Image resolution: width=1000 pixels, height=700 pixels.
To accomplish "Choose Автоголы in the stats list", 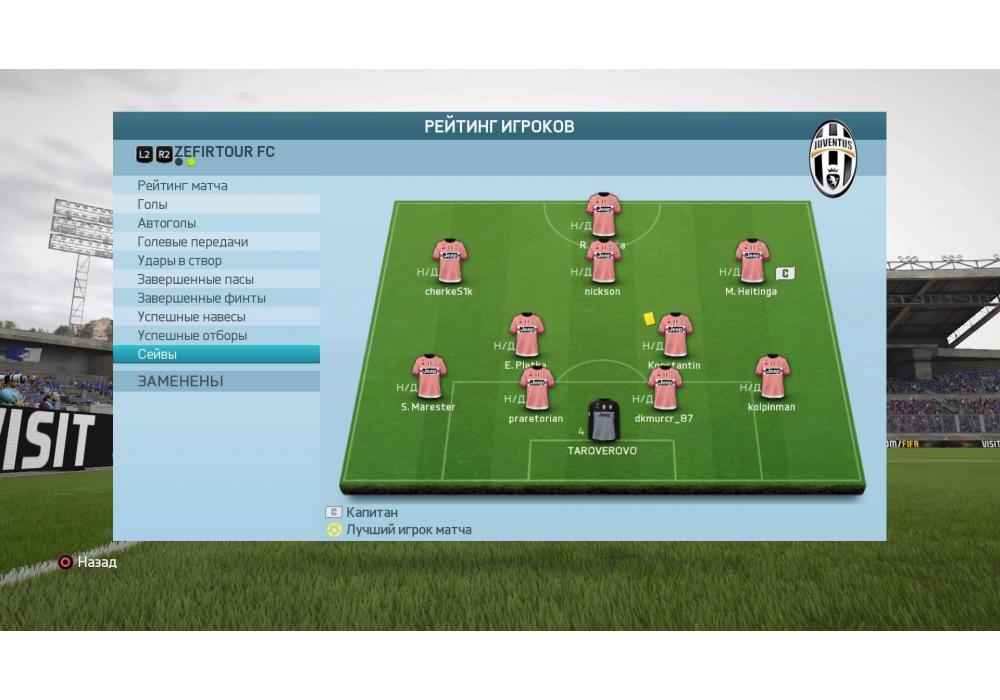I will tap(167, 223).
